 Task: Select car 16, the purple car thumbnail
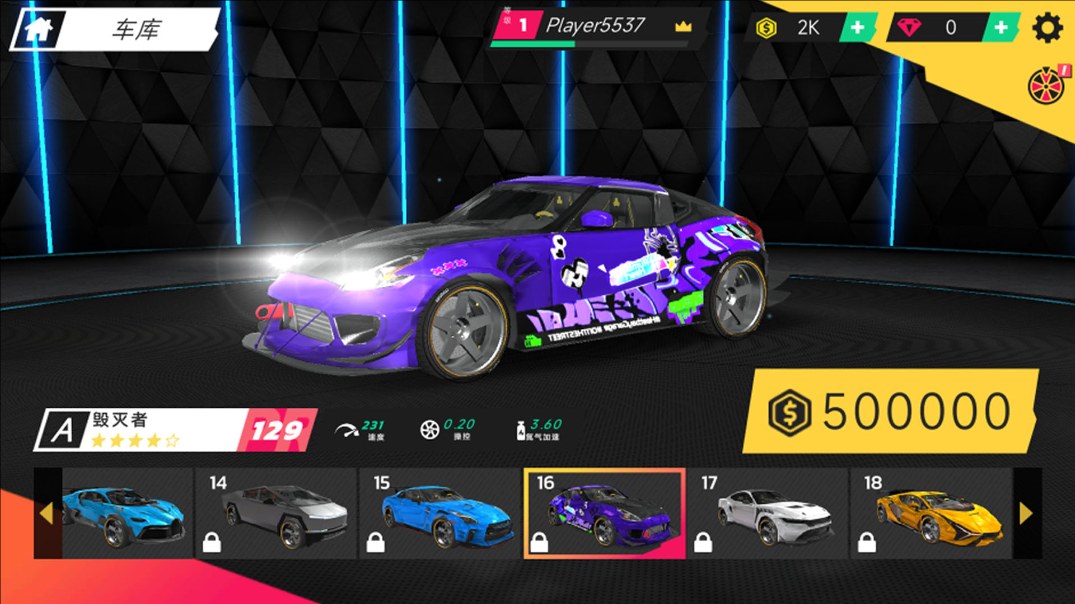tap(604, 513)
